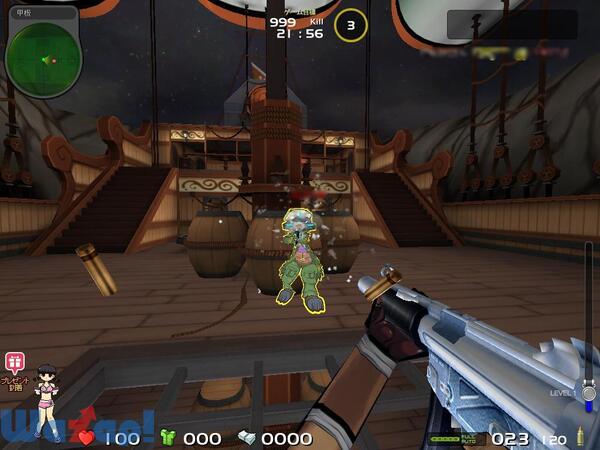This screenshot has width=600, height=450.
Task: Click the round number 3 circle
Action: [x=350, y=25]
